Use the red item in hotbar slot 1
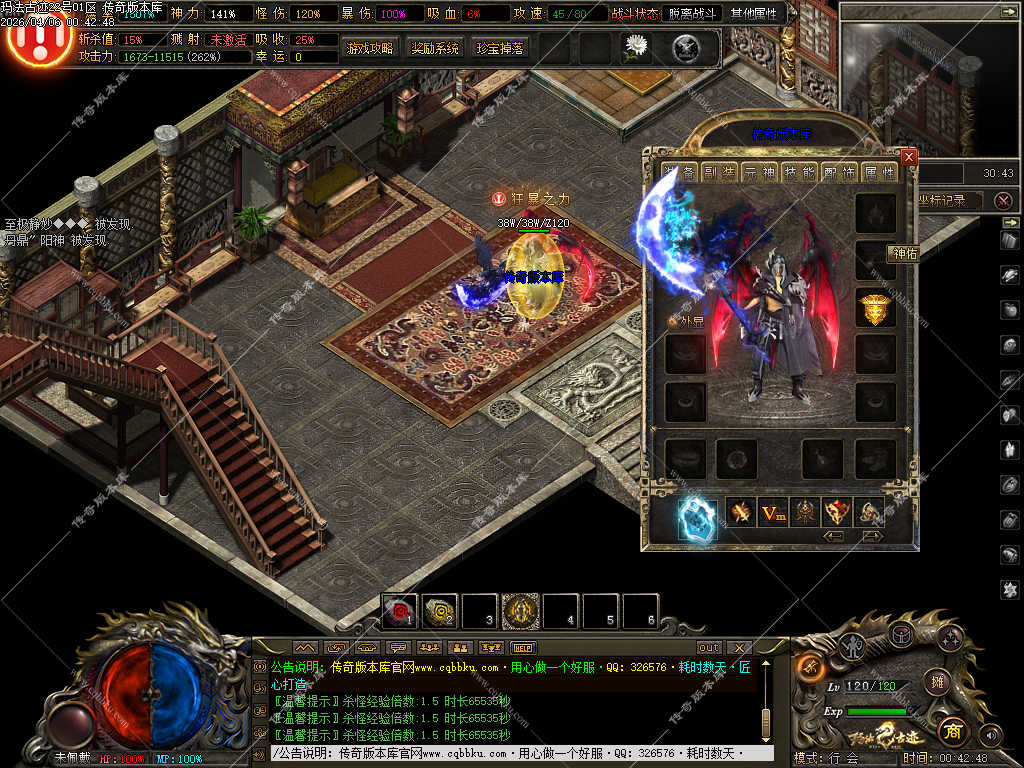Image resolution: width=1024 pixels, height=768 pixels. coord(401,611)
